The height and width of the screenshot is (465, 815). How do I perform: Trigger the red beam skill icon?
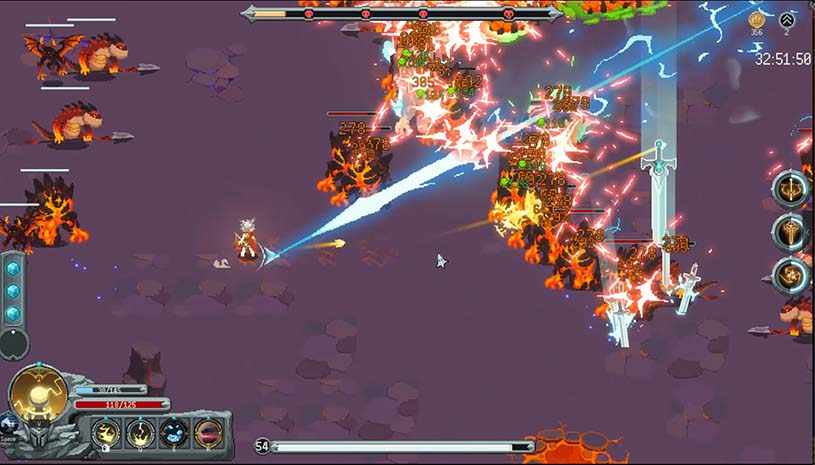pos(208,433)
